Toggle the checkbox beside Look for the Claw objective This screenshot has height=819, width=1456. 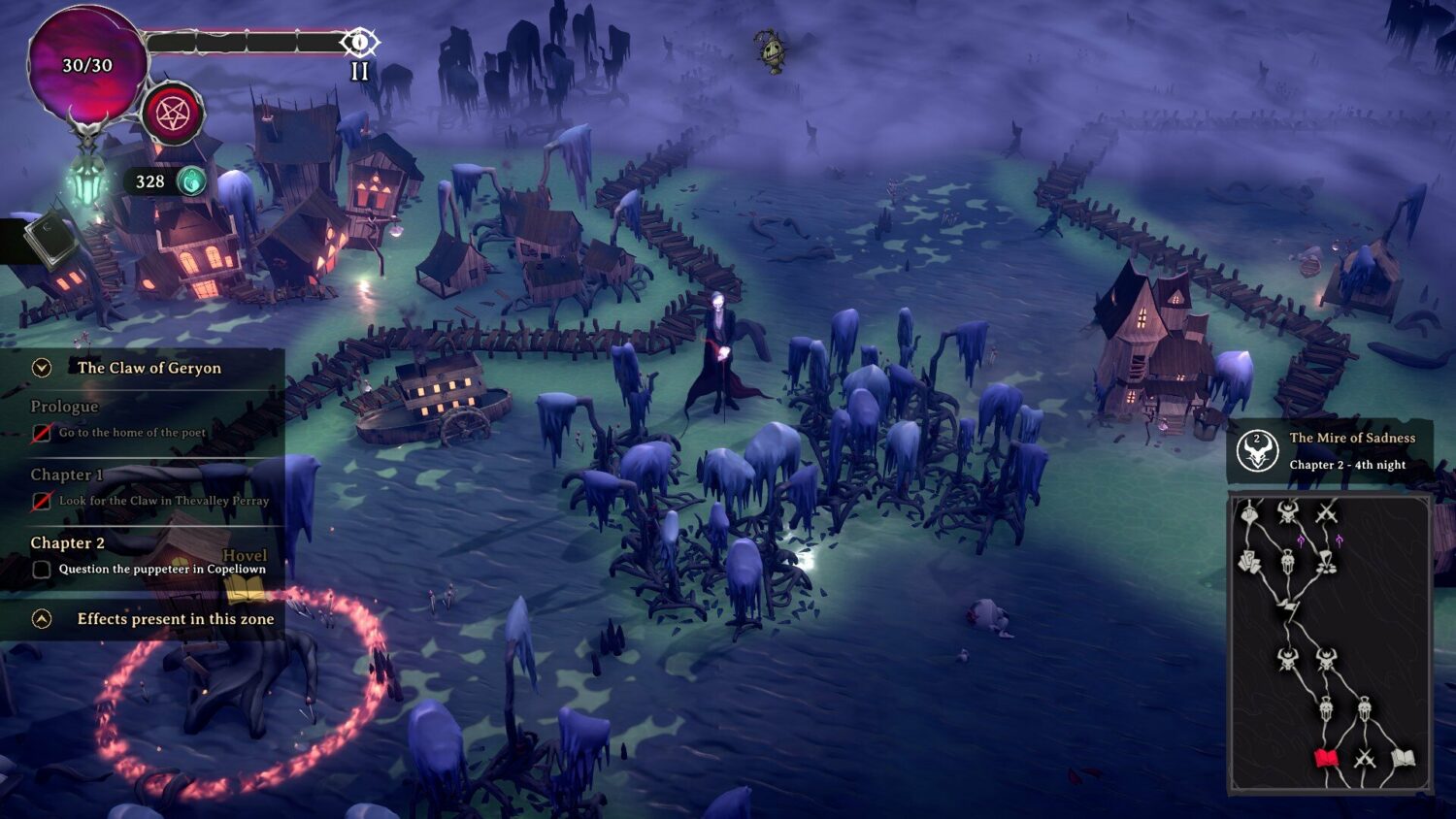(41, 501)
